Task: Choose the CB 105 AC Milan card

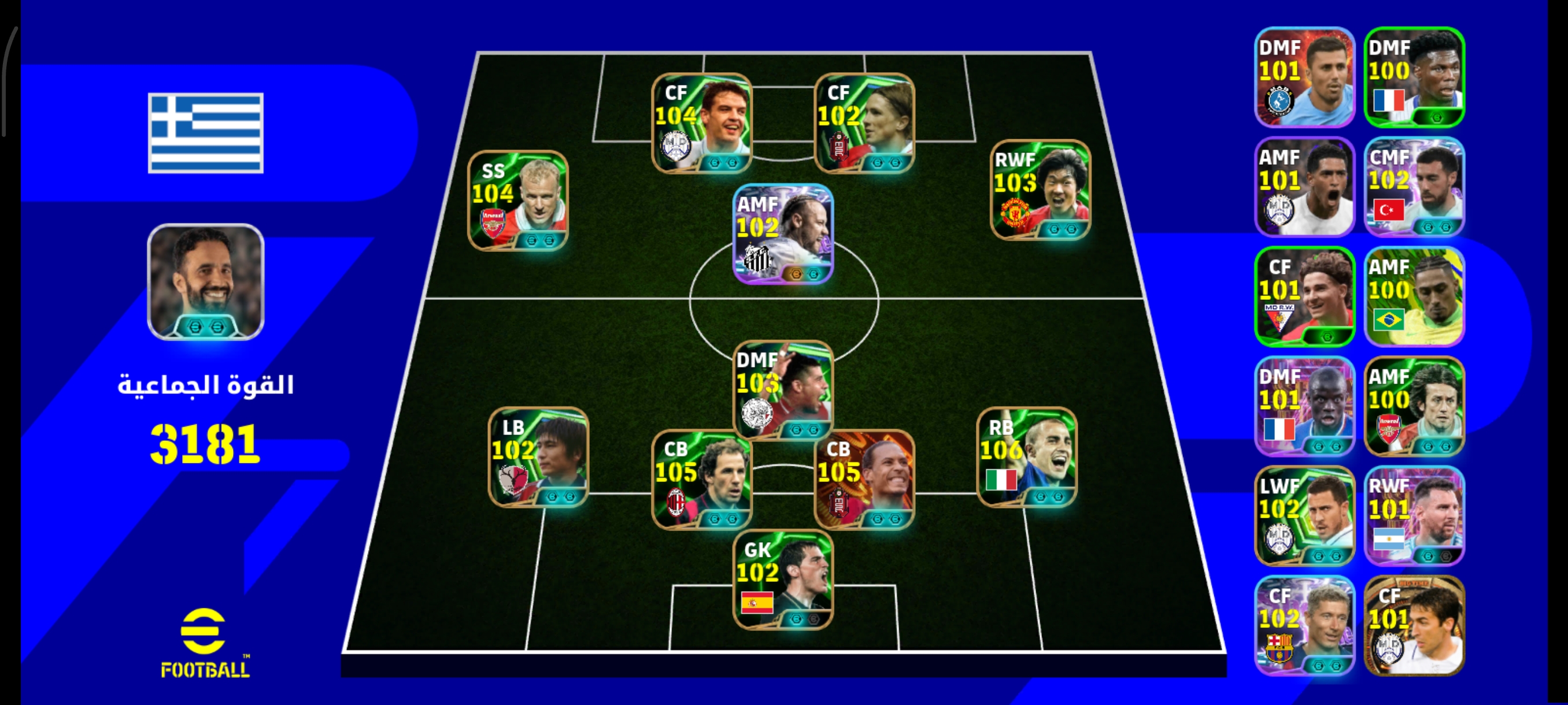Action: (702, 479)
